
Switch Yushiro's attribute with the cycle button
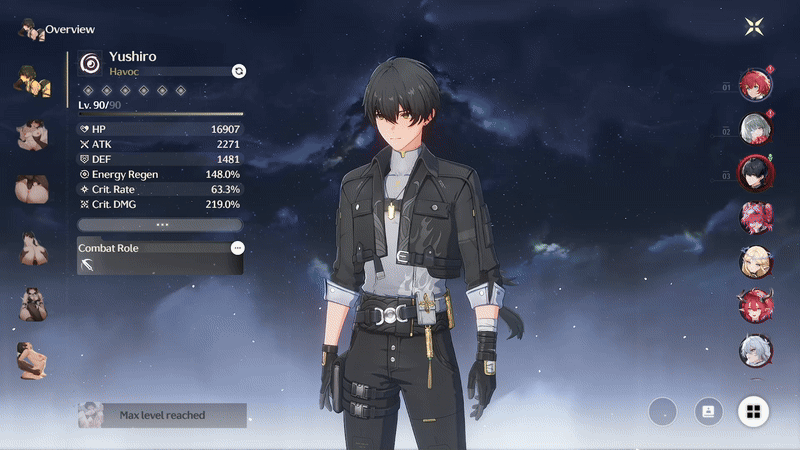click(x=238, y=70)
